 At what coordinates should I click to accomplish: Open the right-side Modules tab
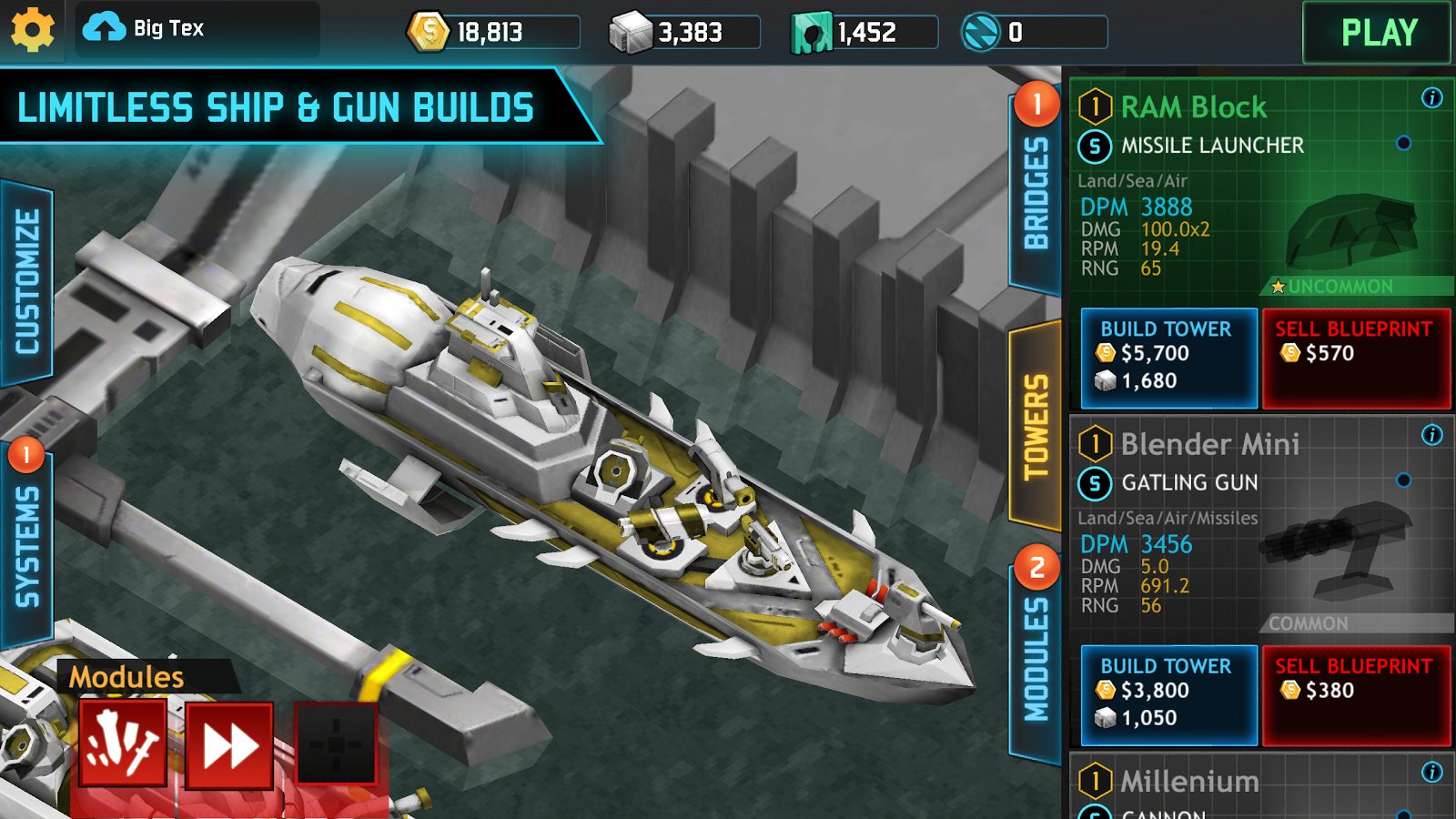1036,659
